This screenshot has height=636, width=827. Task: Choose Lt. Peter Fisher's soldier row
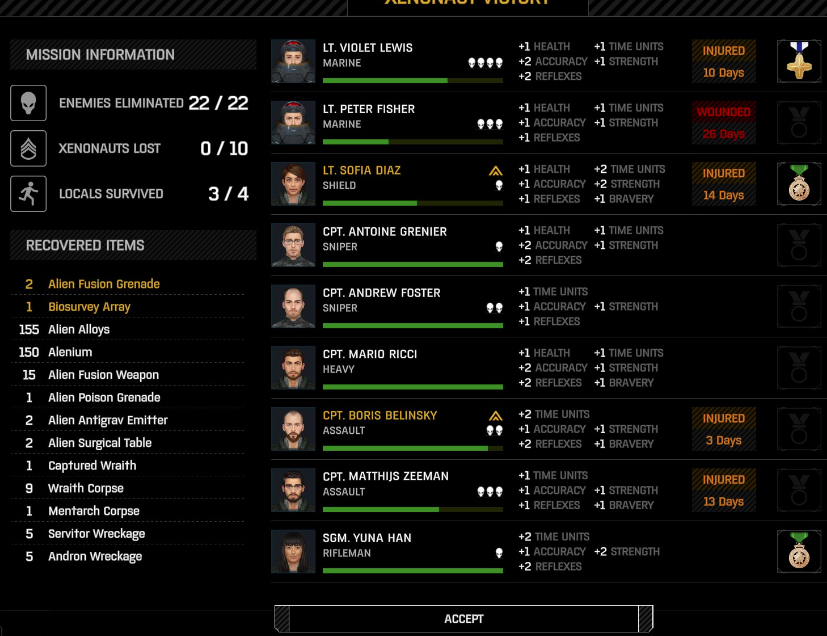coord(400,123)
